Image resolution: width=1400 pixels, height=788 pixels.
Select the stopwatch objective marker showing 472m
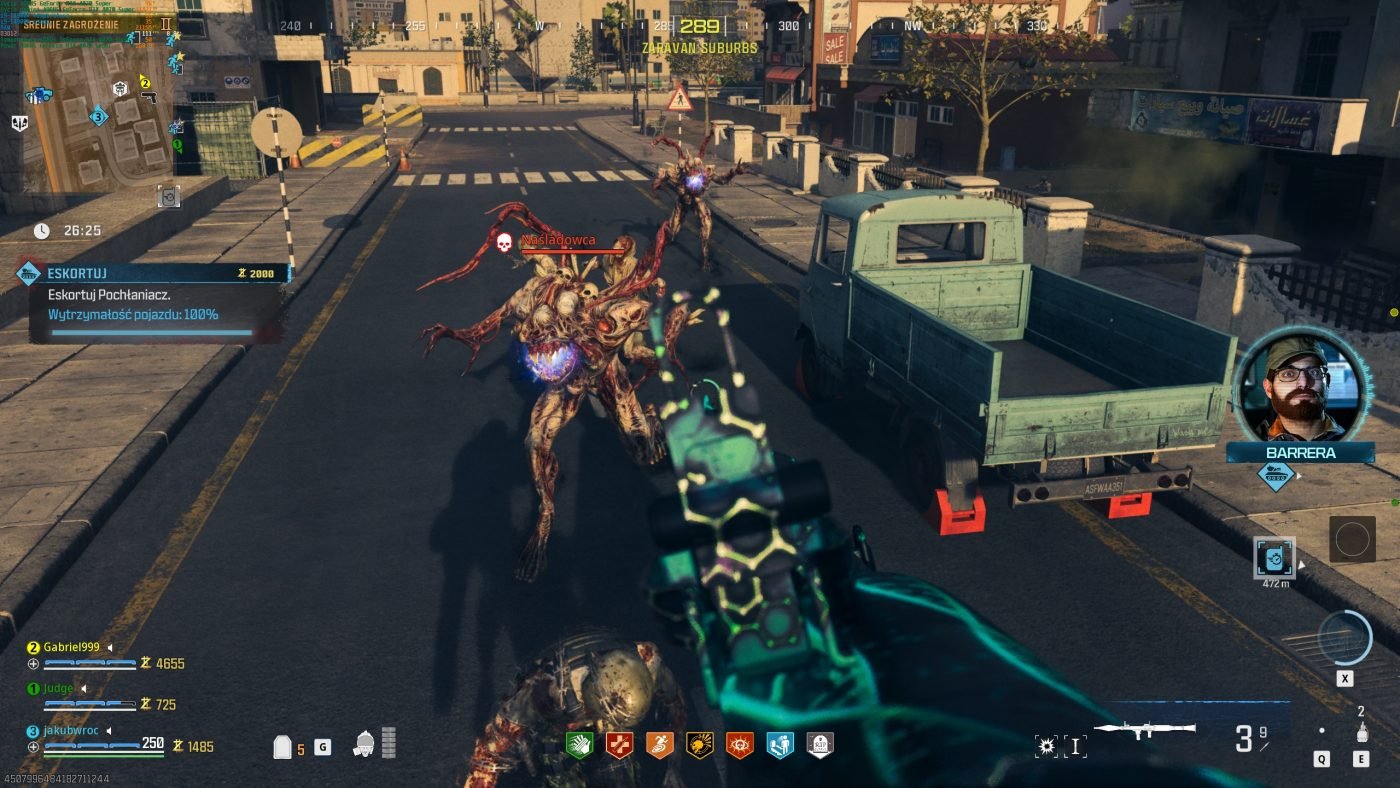1274,558
